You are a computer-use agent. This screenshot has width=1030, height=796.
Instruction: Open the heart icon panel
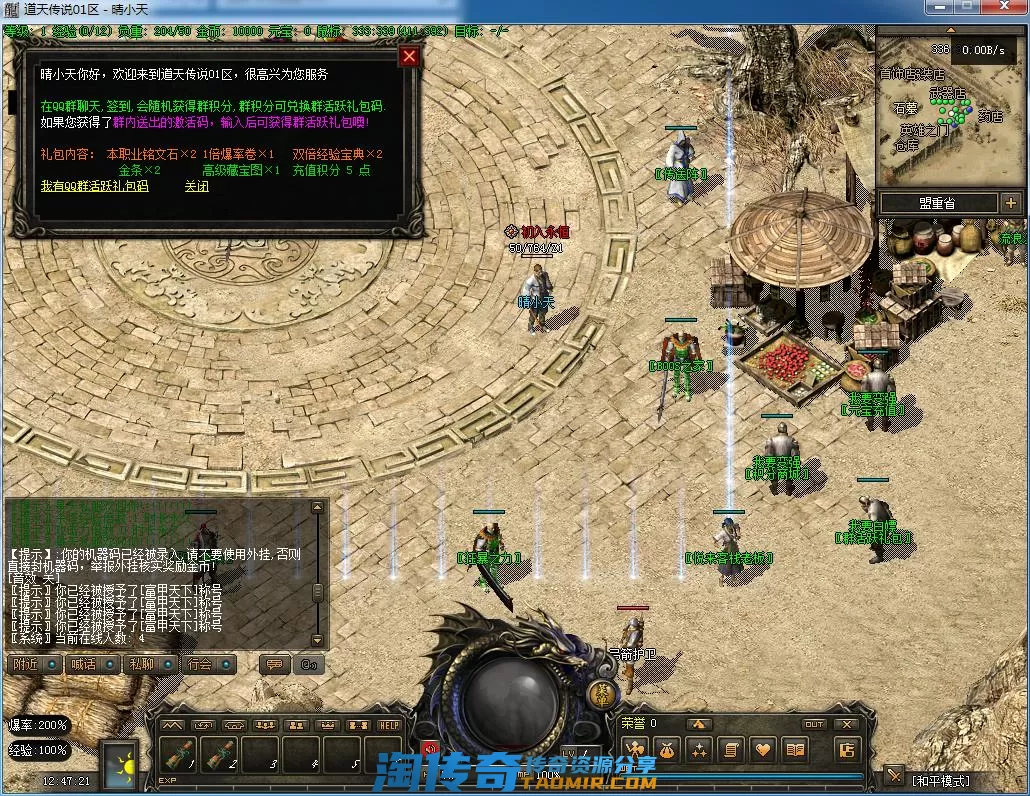[764, 749]
